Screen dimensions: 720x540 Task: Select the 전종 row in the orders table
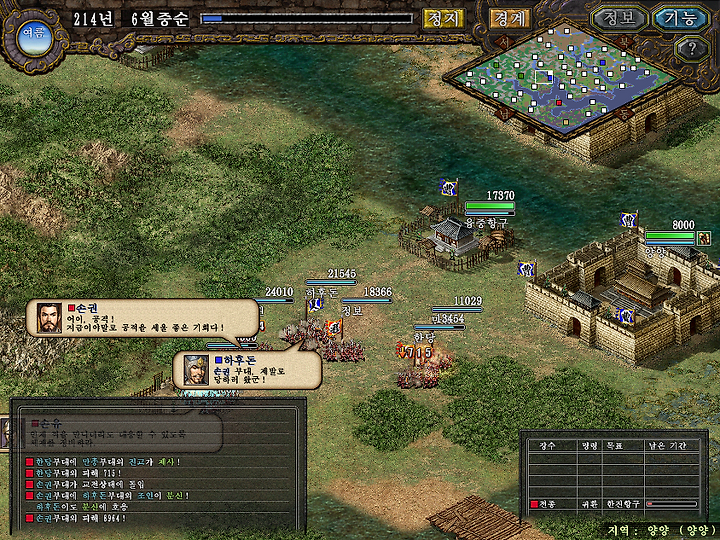point(614,504)
